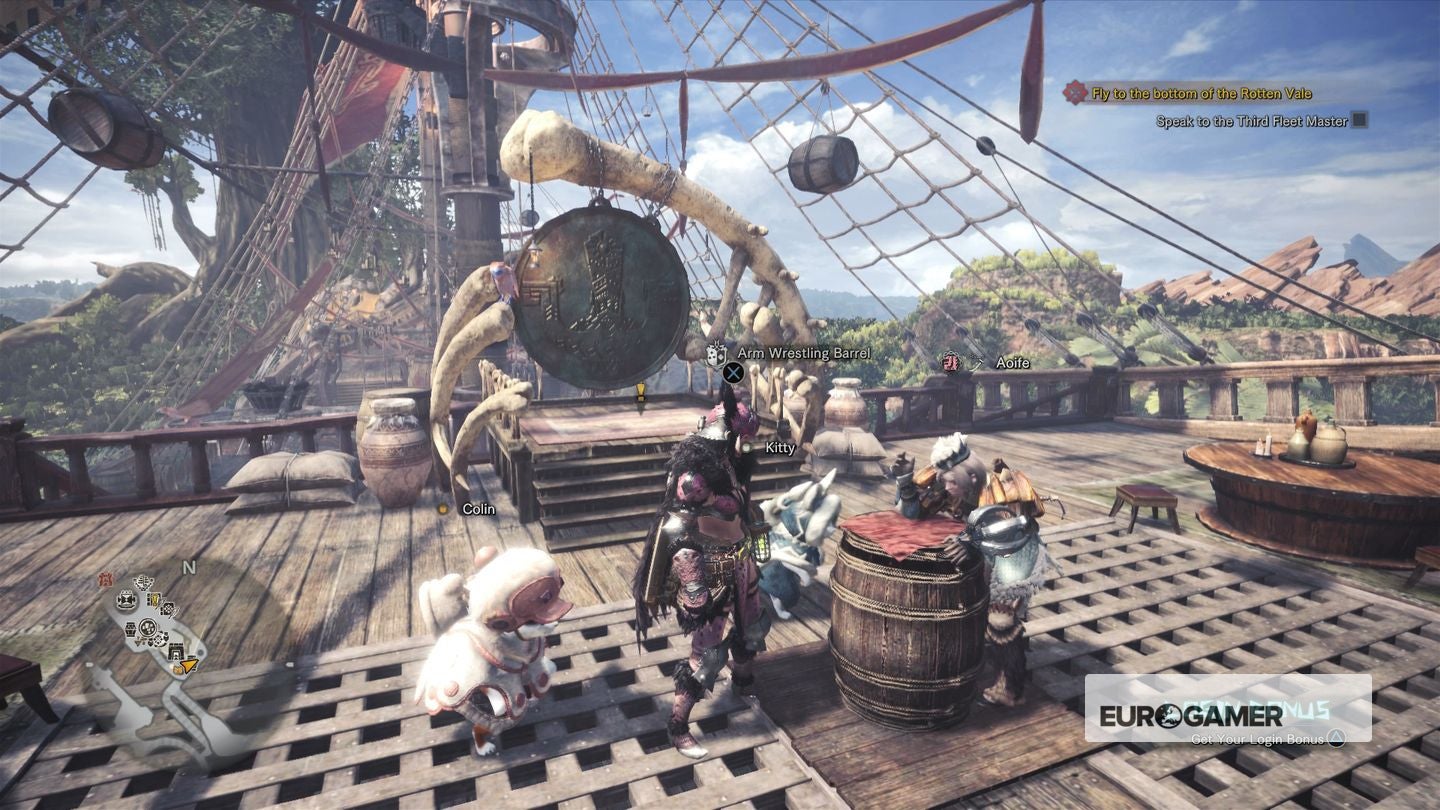Expand the arrow indicator next to Aoife's name
Screen dimensions: 1440x810
977,362
